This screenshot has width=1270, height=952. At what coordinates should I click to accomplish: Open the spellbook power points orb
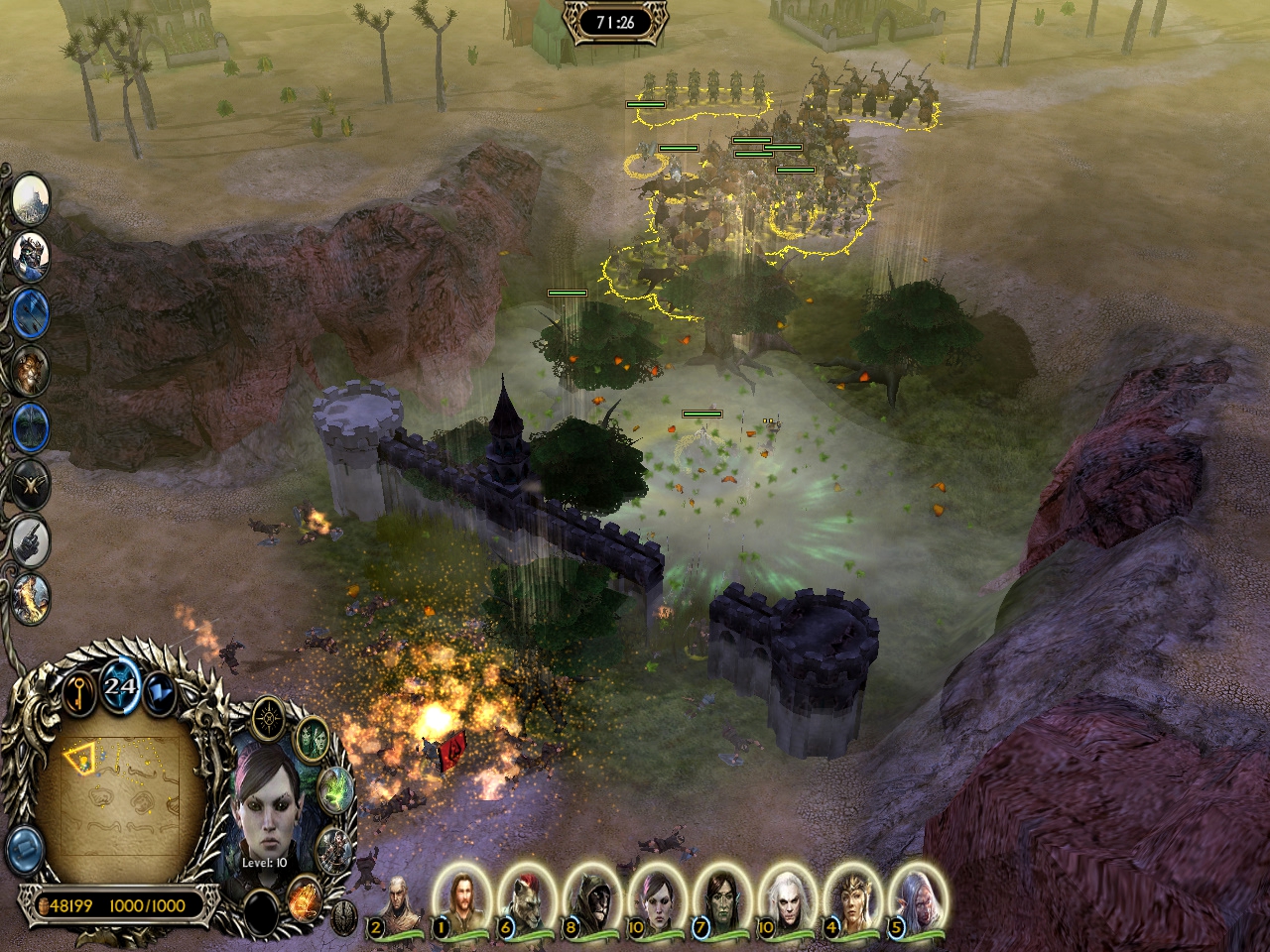[120, 686]
